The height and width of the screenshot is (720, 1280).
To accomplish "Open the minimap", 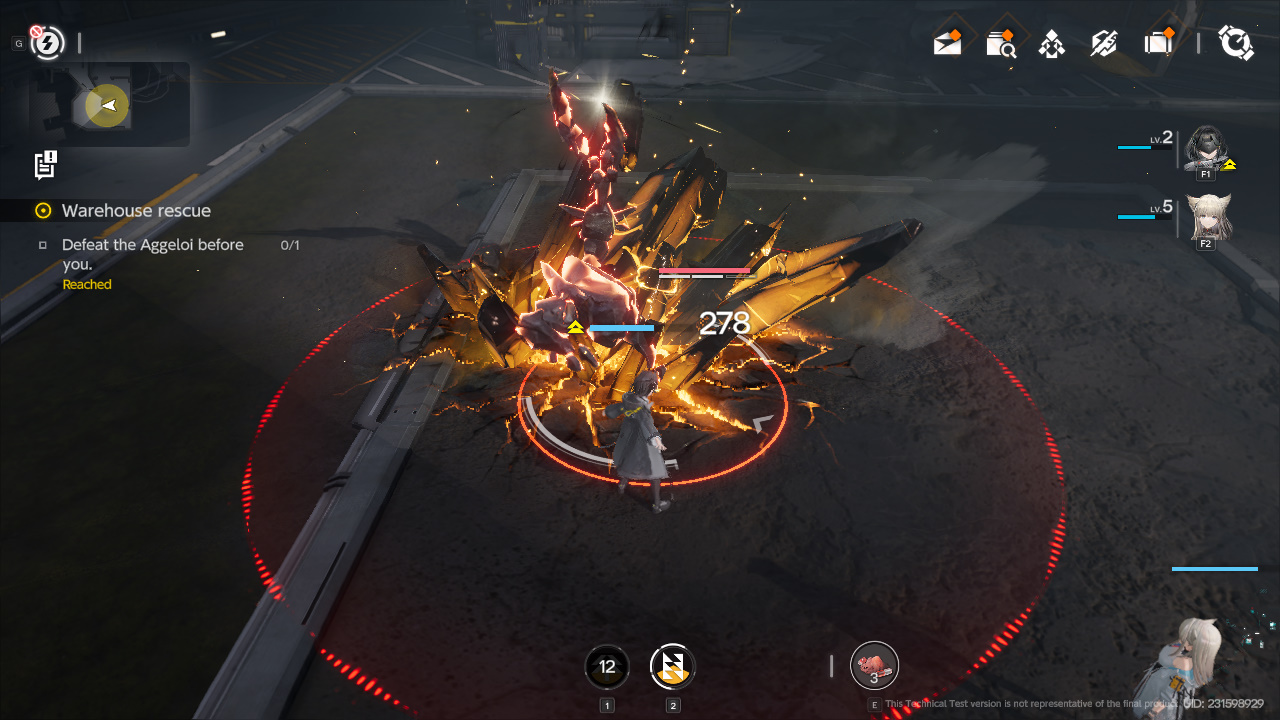I will click(108, 105).
